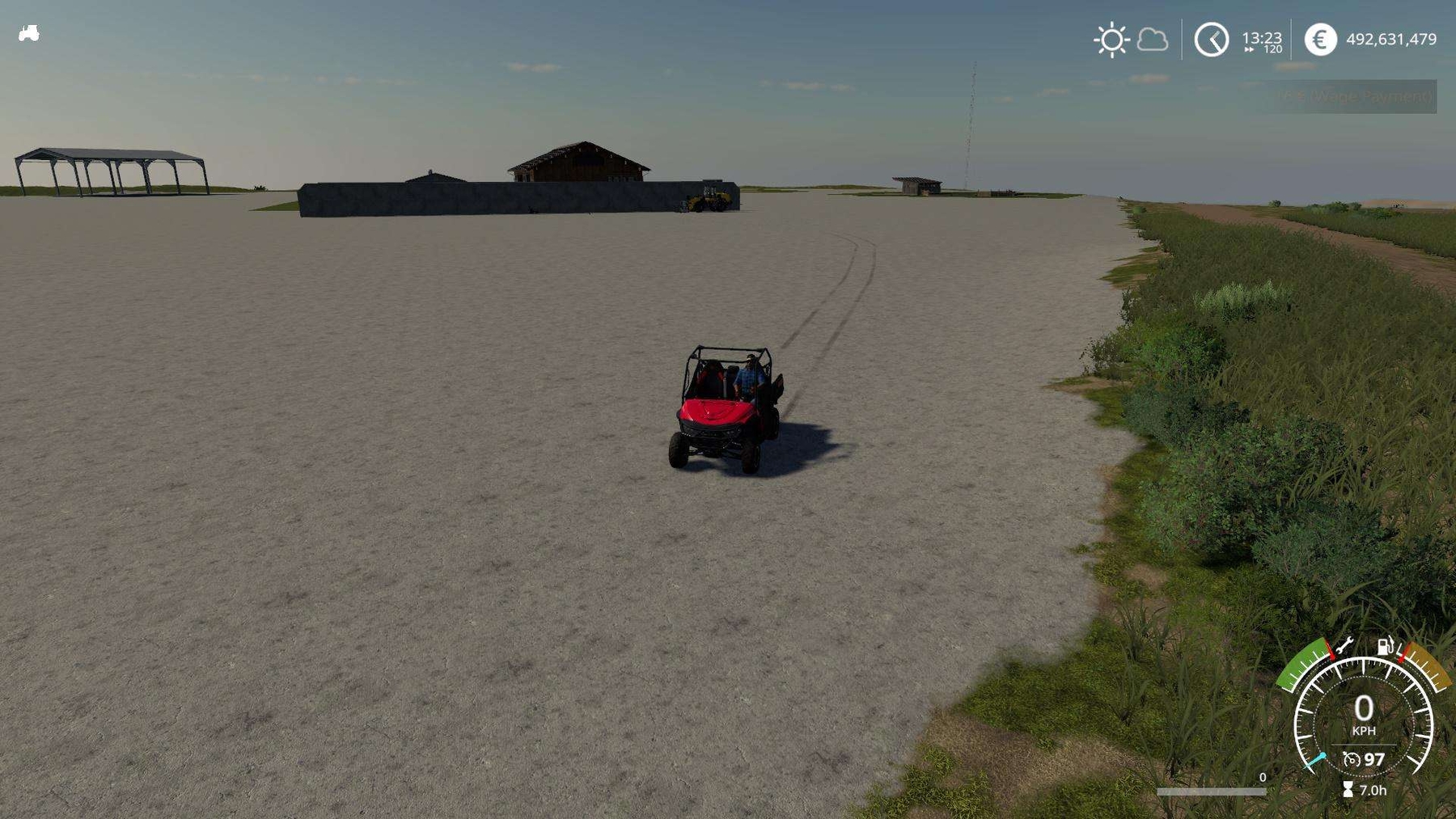Viewport: 1456px width, 819px height.
Task: Click the tractor icon in the top-left corner
Action: click(x=28, y=33)
